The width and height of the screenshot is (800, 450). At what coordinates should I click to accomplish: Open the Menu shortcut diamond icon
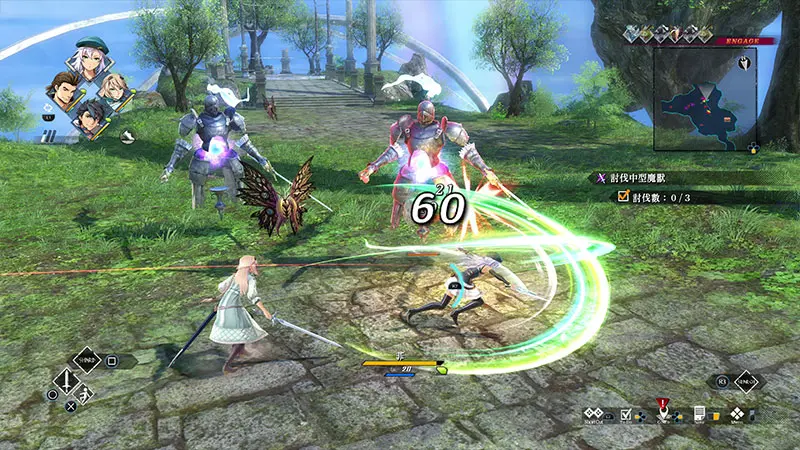coord(737,414)
